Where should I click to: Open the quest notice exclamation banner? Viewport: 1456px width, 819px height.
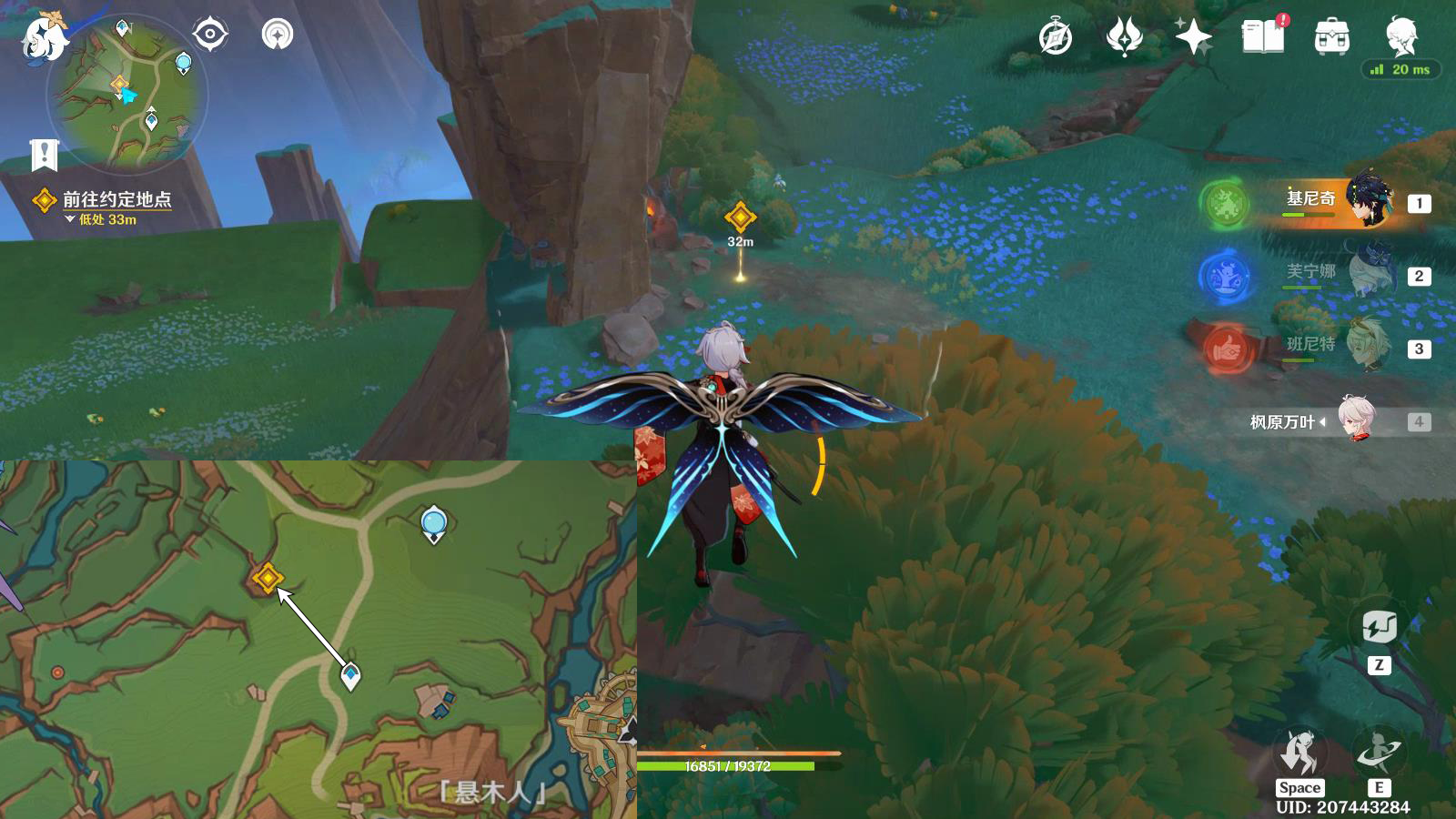tap(44, 156)
